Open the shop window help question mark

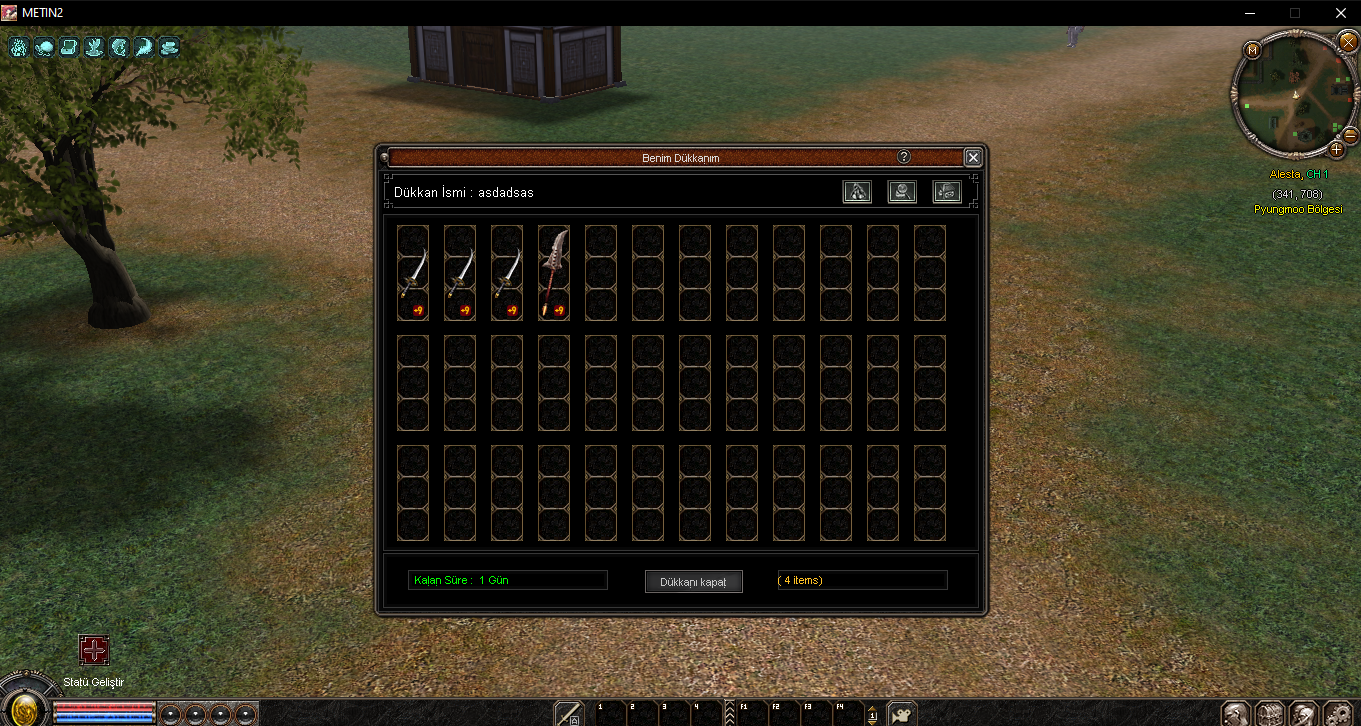click(904, 157)
